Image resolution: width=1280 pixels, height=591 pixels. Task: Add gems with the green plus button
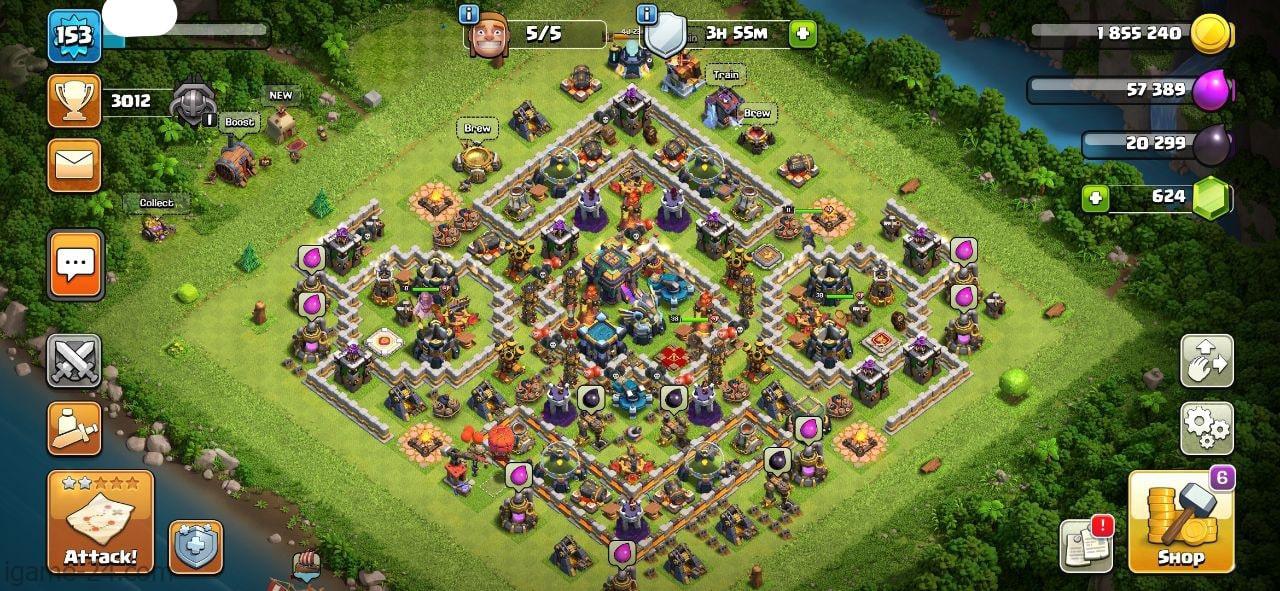pyautogui.click(x=1095, y=198)
